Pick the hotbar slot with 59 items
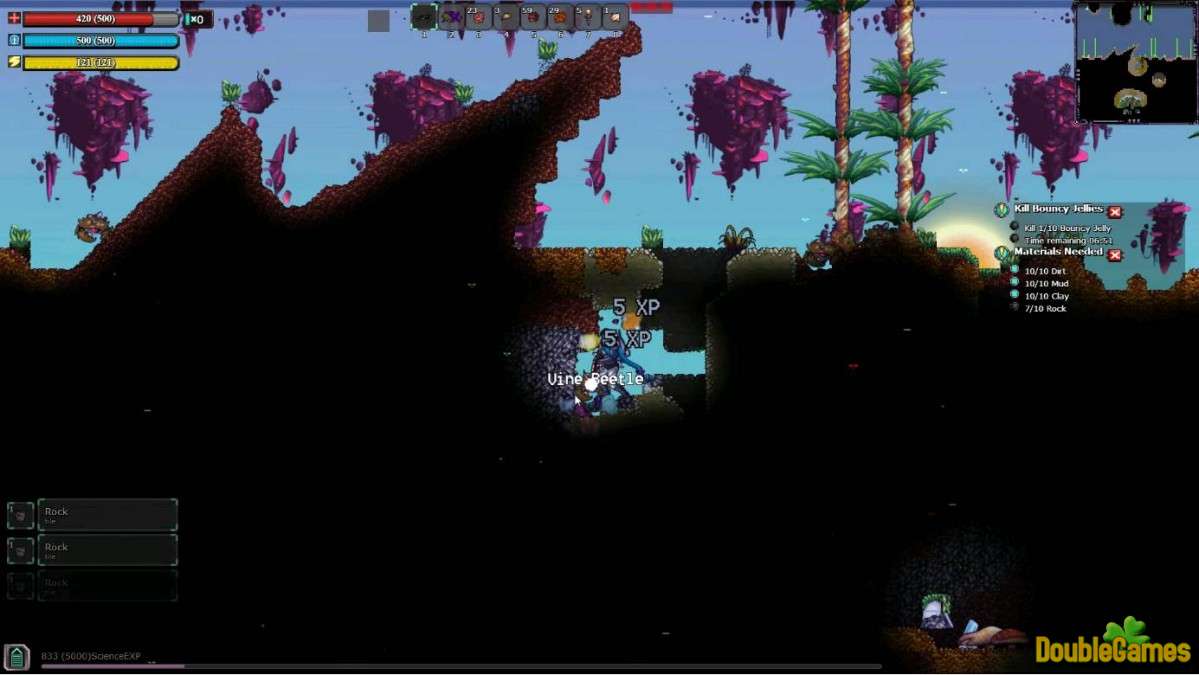Screen dimensions: 1199x675 tap(533, 17)
